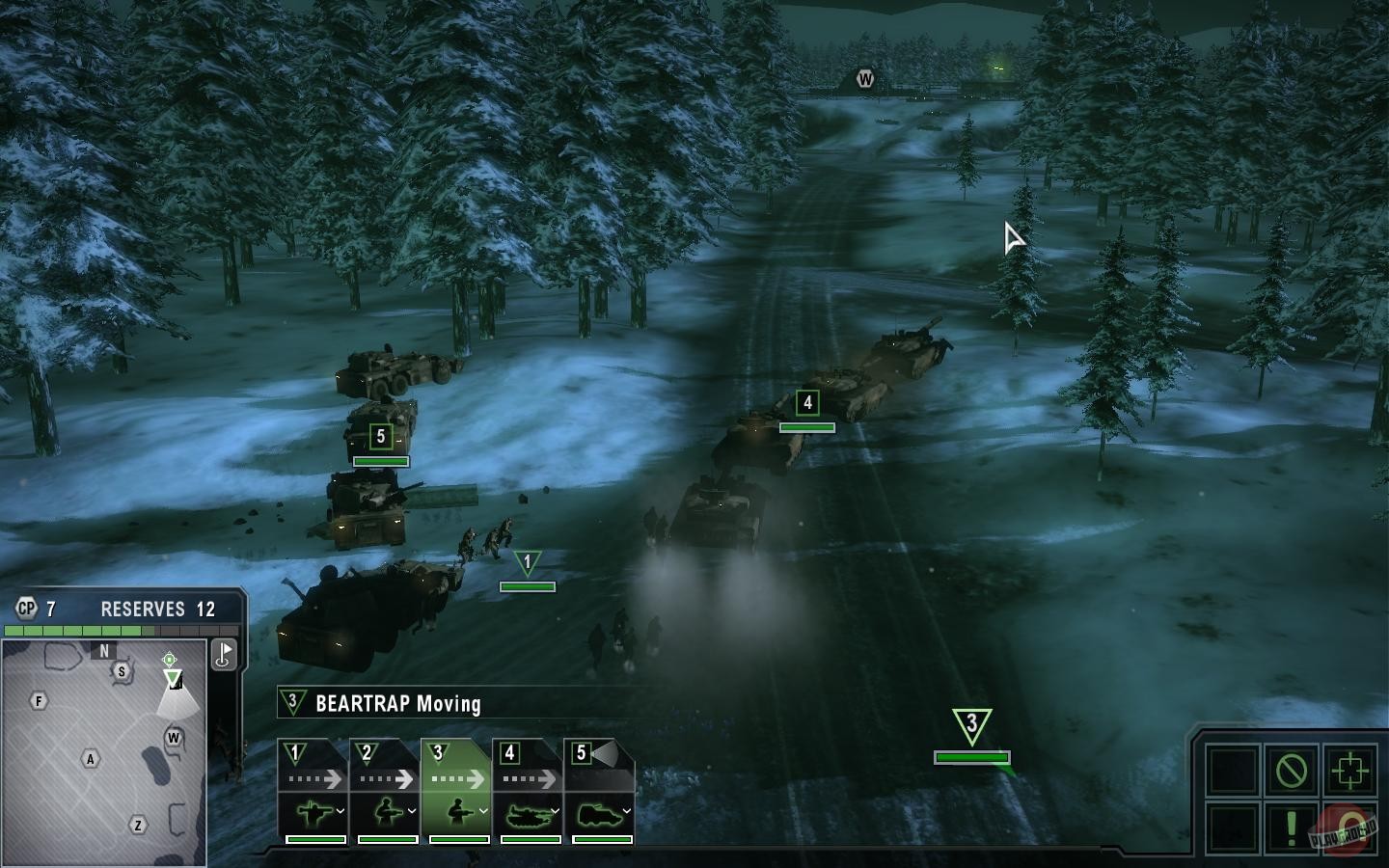Activate the attack reticle command icon
This screenshot has height=868, width=1389.
(x=1349, y=771)
